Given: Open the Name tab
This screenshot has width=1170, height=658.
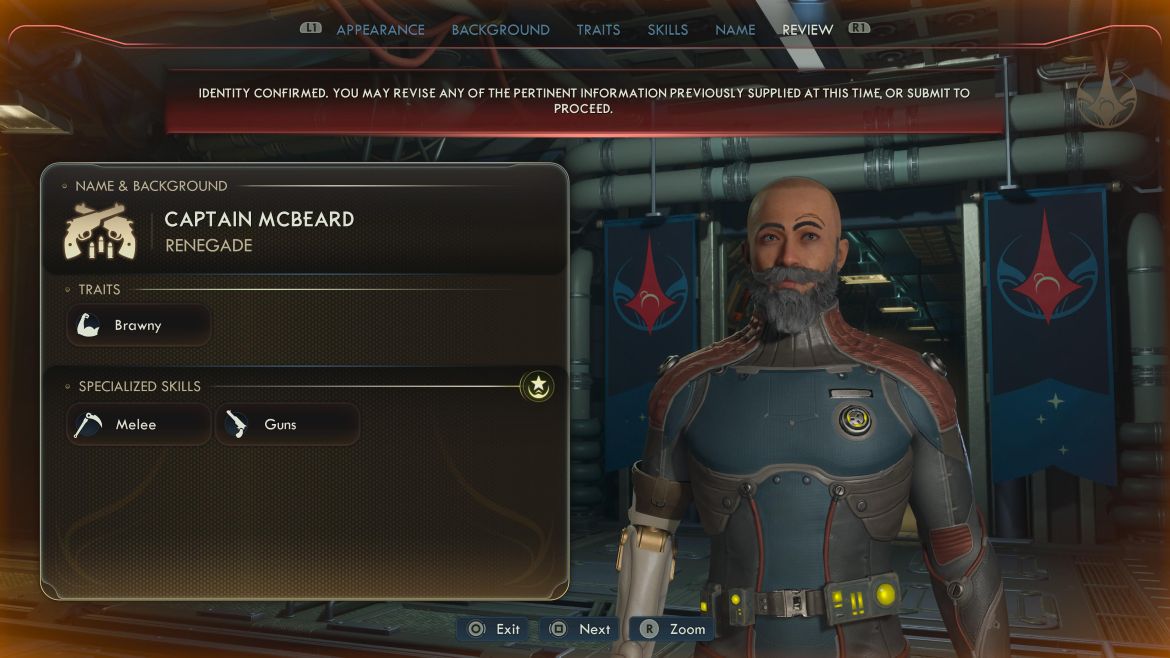Looking at the screenshot, I should point(735,30).
